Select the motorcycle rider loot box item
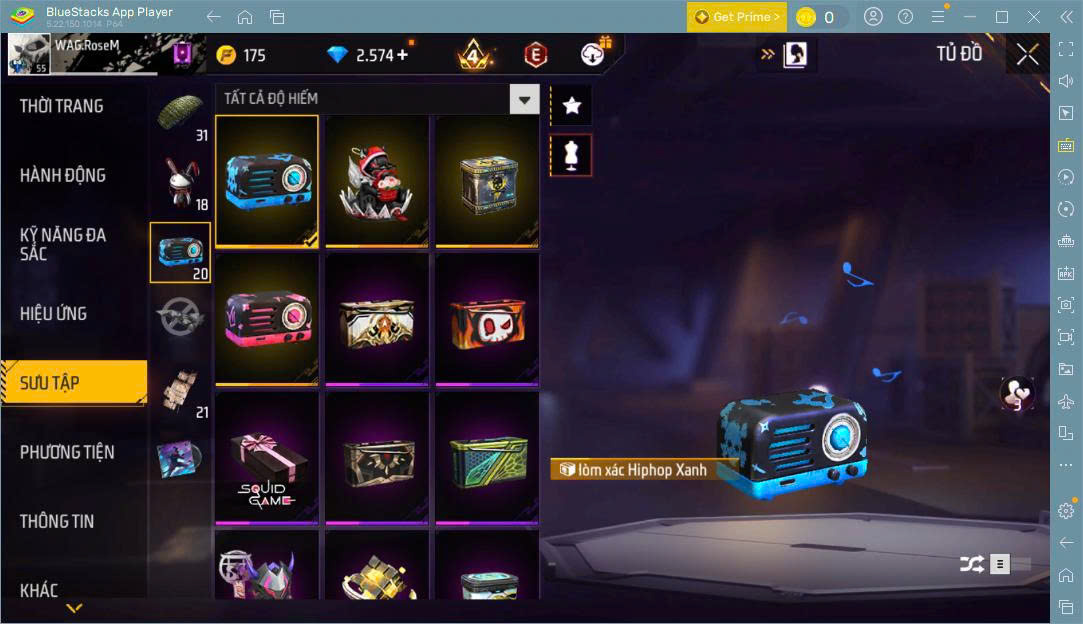 tap(377, 181)
